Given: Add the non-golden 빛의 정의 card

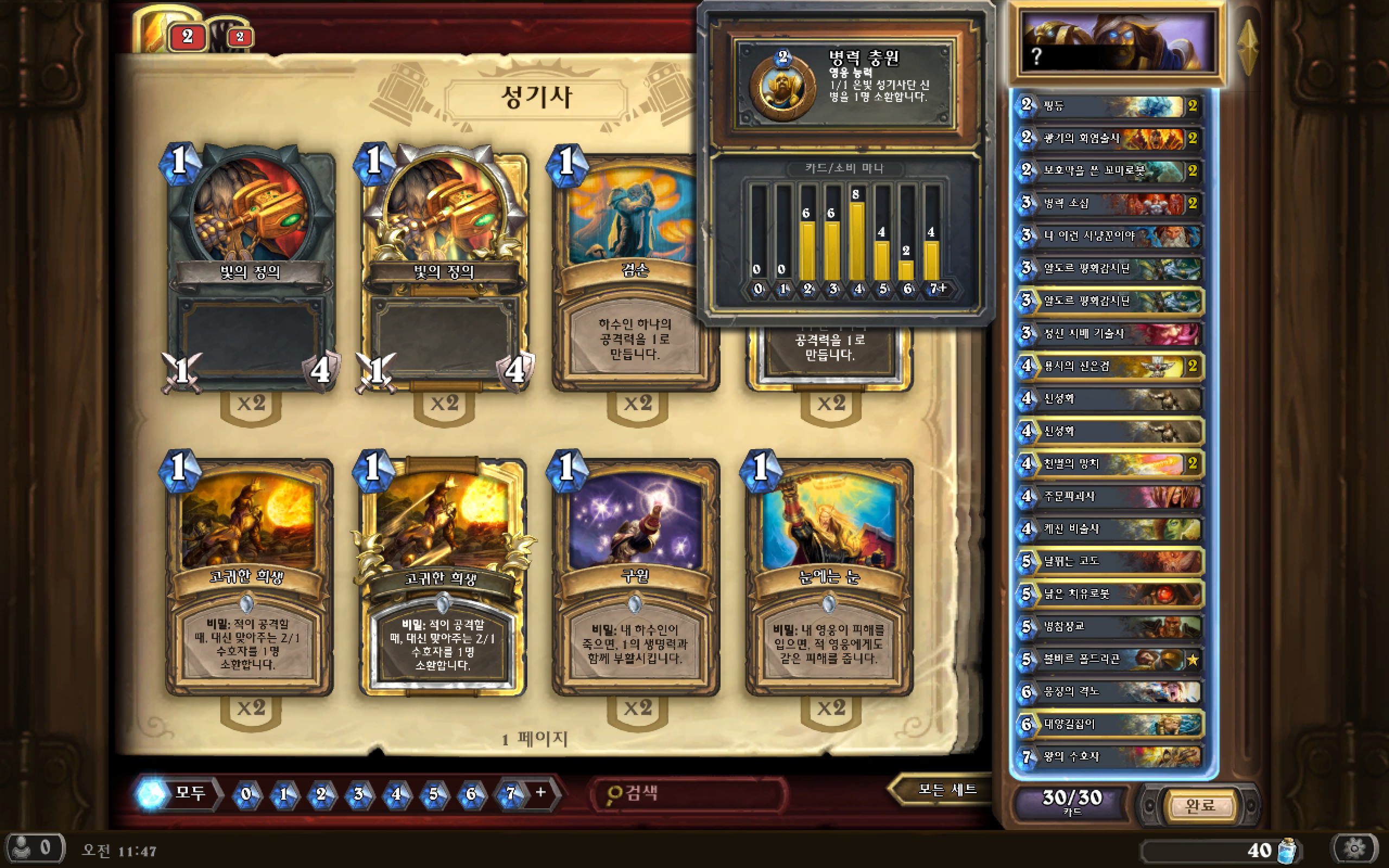Looking at the screenshot, I should coord(250,270).
